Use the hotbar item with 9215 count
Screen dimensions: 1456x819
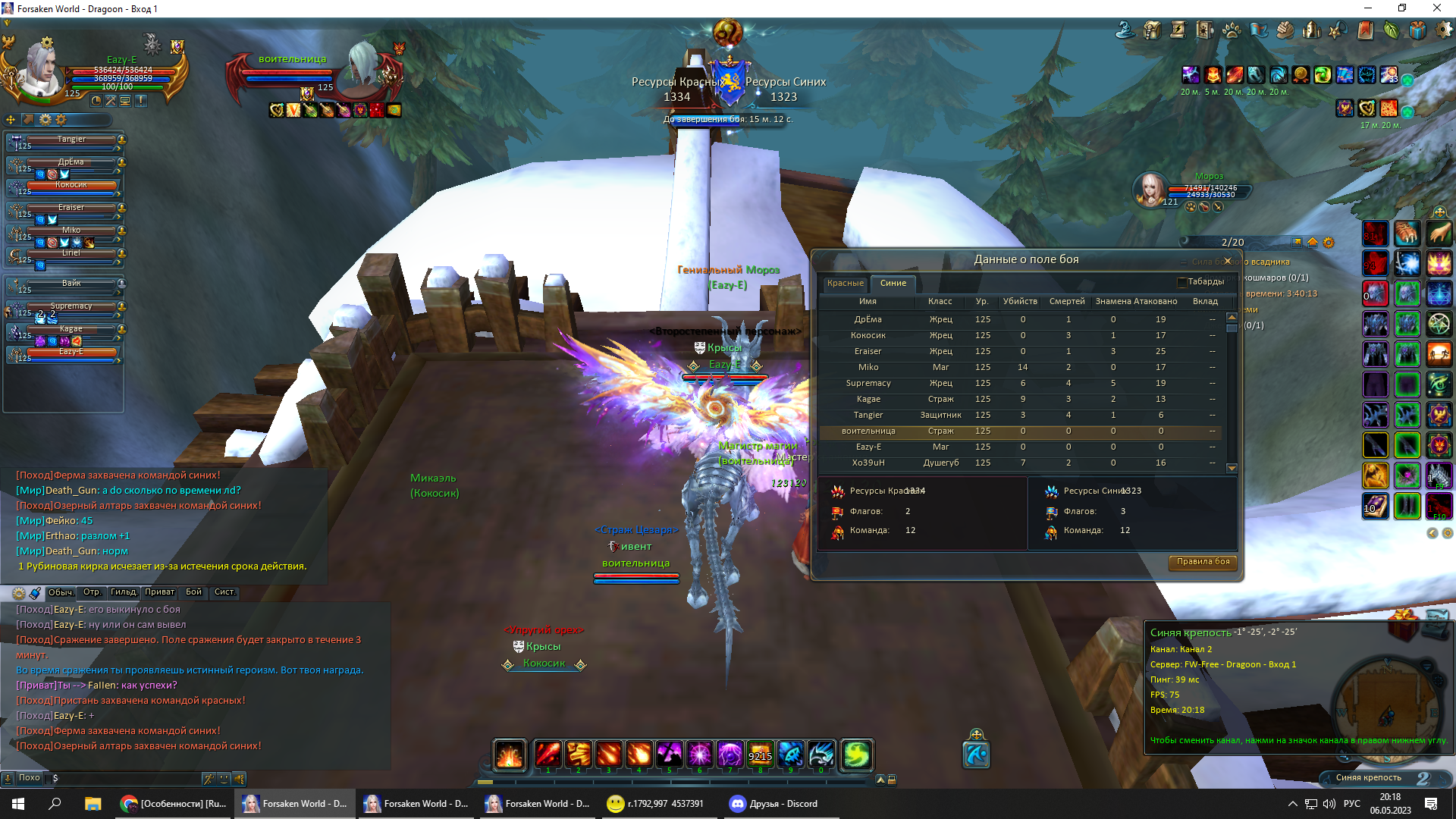pos(760,755)
